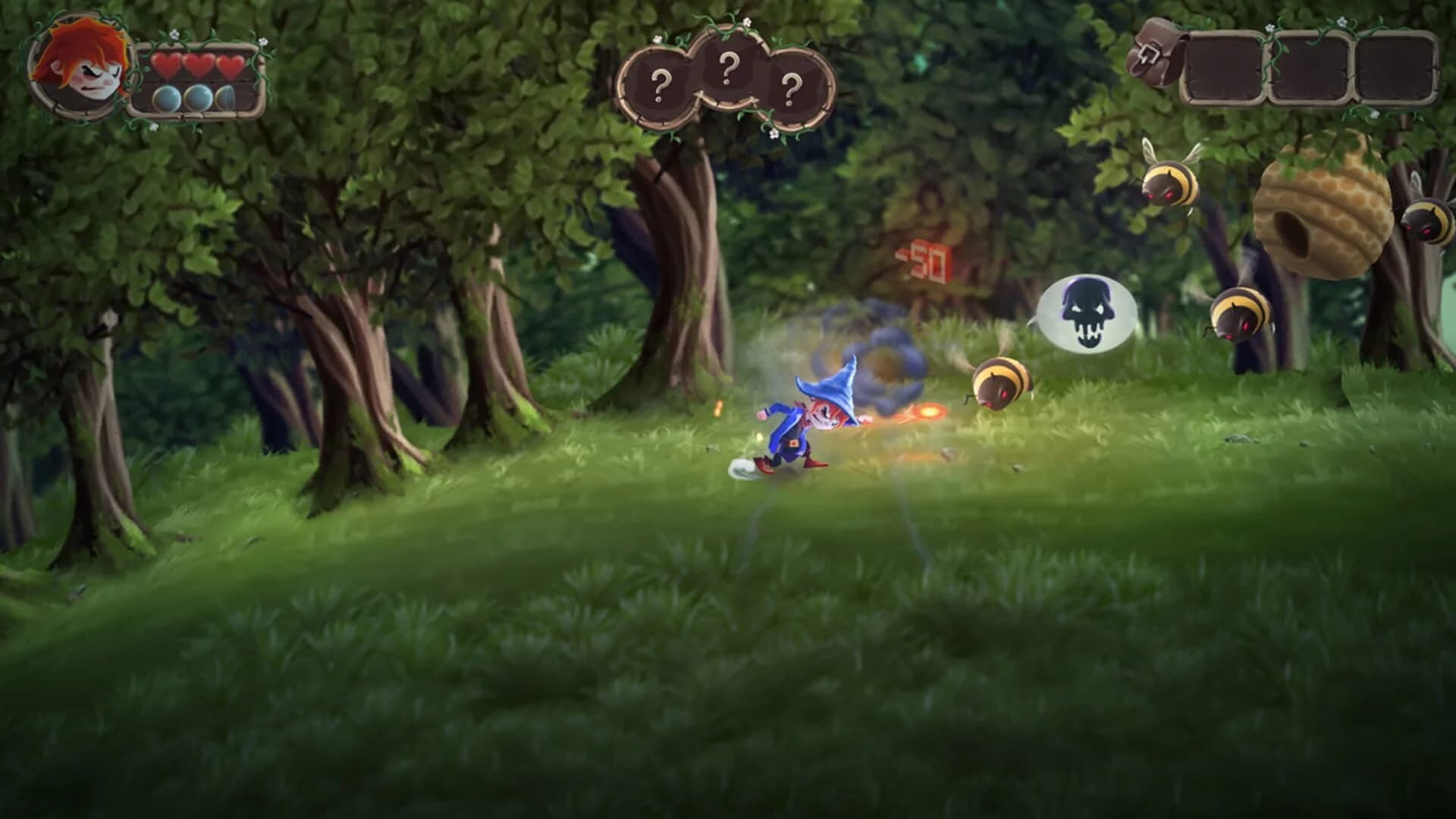Click the red-haired character portrait icon
Image resolution: width=1456 pixels, height=819 pixels.
click(x=80, y=67)
